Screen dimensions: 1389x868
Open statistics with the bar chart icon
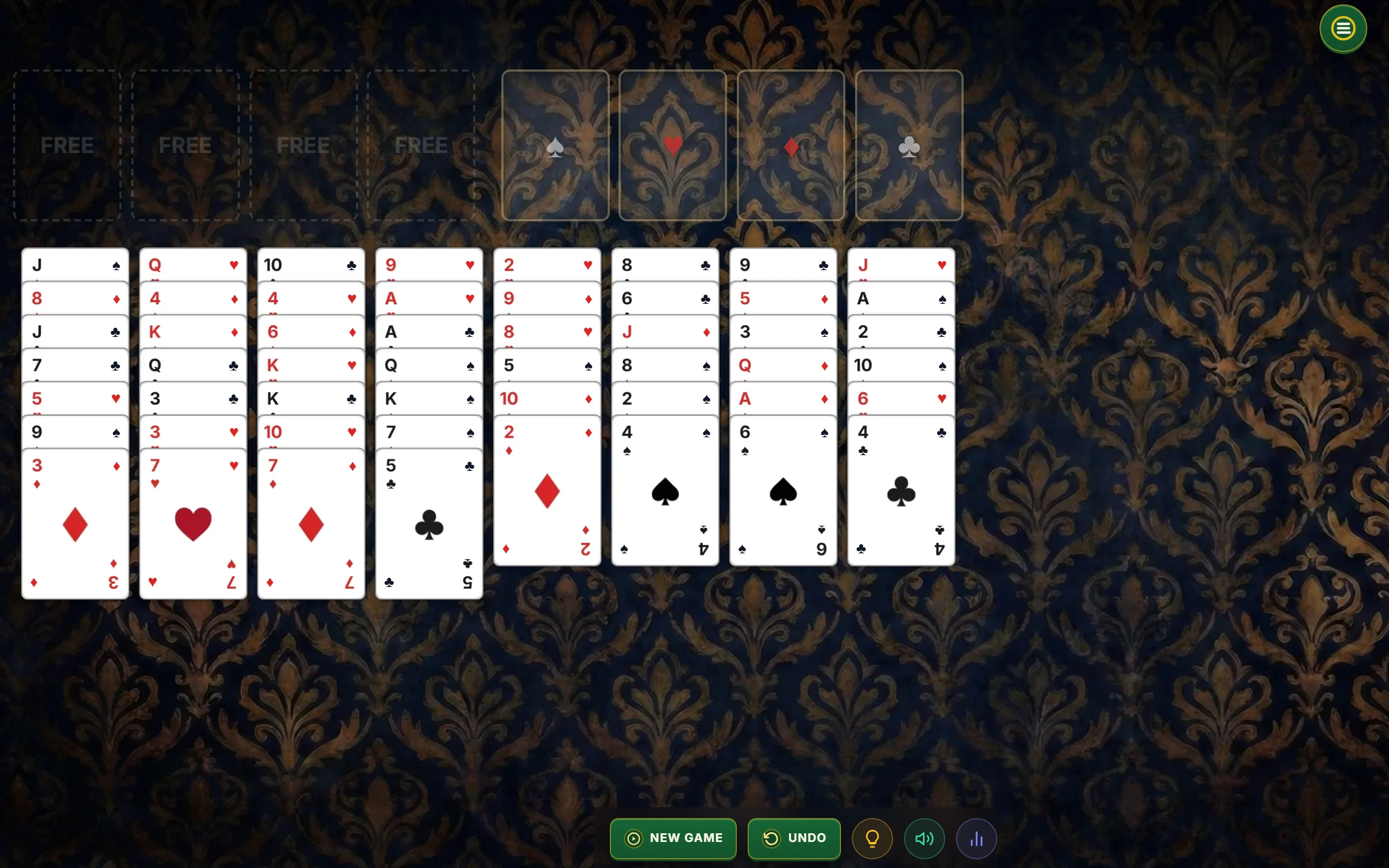976,838
